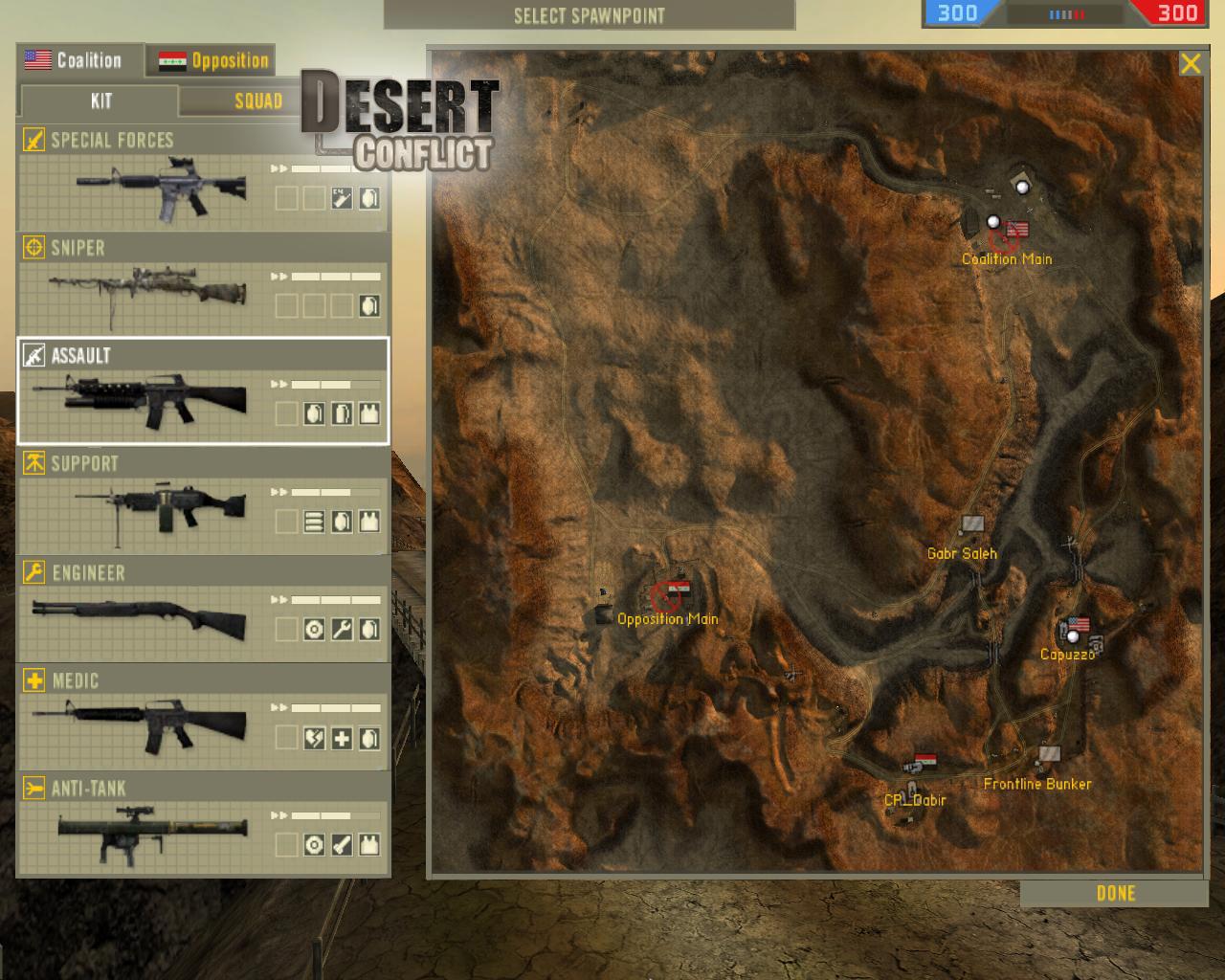Close the spawn map with the X
1225x980 pixels.
[x=1190, y=64]
